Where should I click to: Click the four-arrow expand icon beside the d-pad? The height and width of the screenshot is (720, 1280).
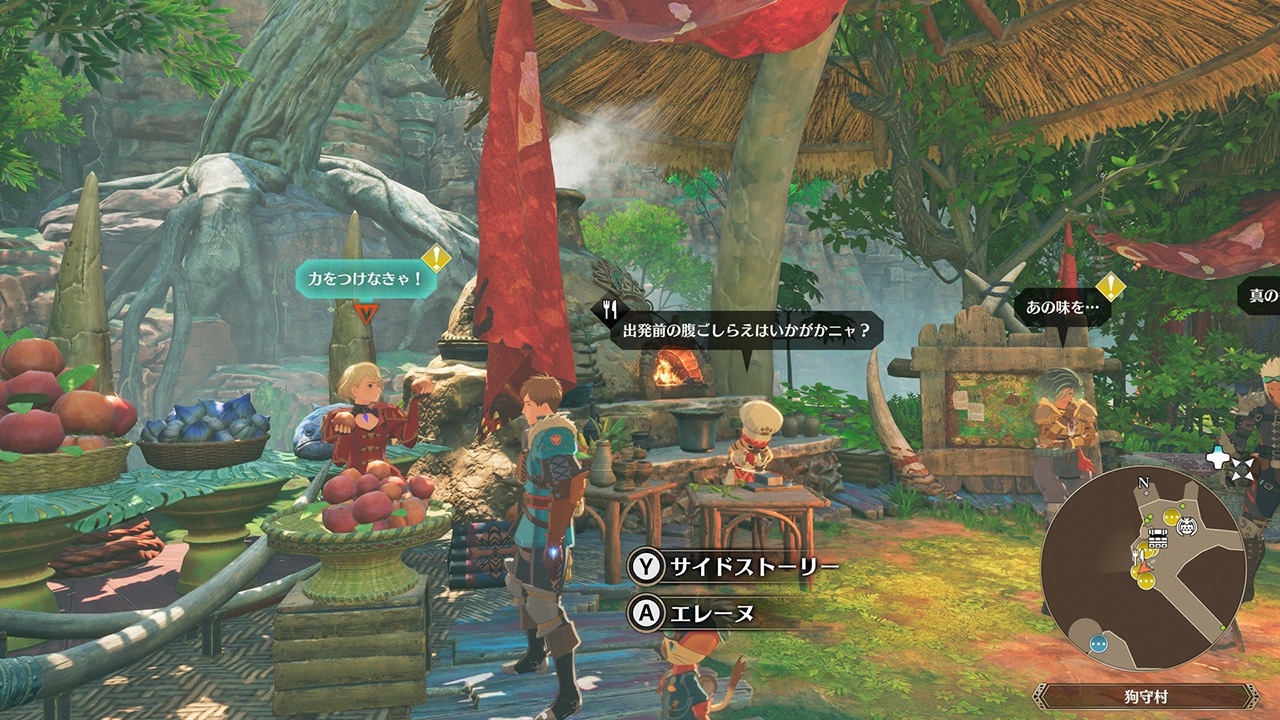click(x=1245, y=469)
